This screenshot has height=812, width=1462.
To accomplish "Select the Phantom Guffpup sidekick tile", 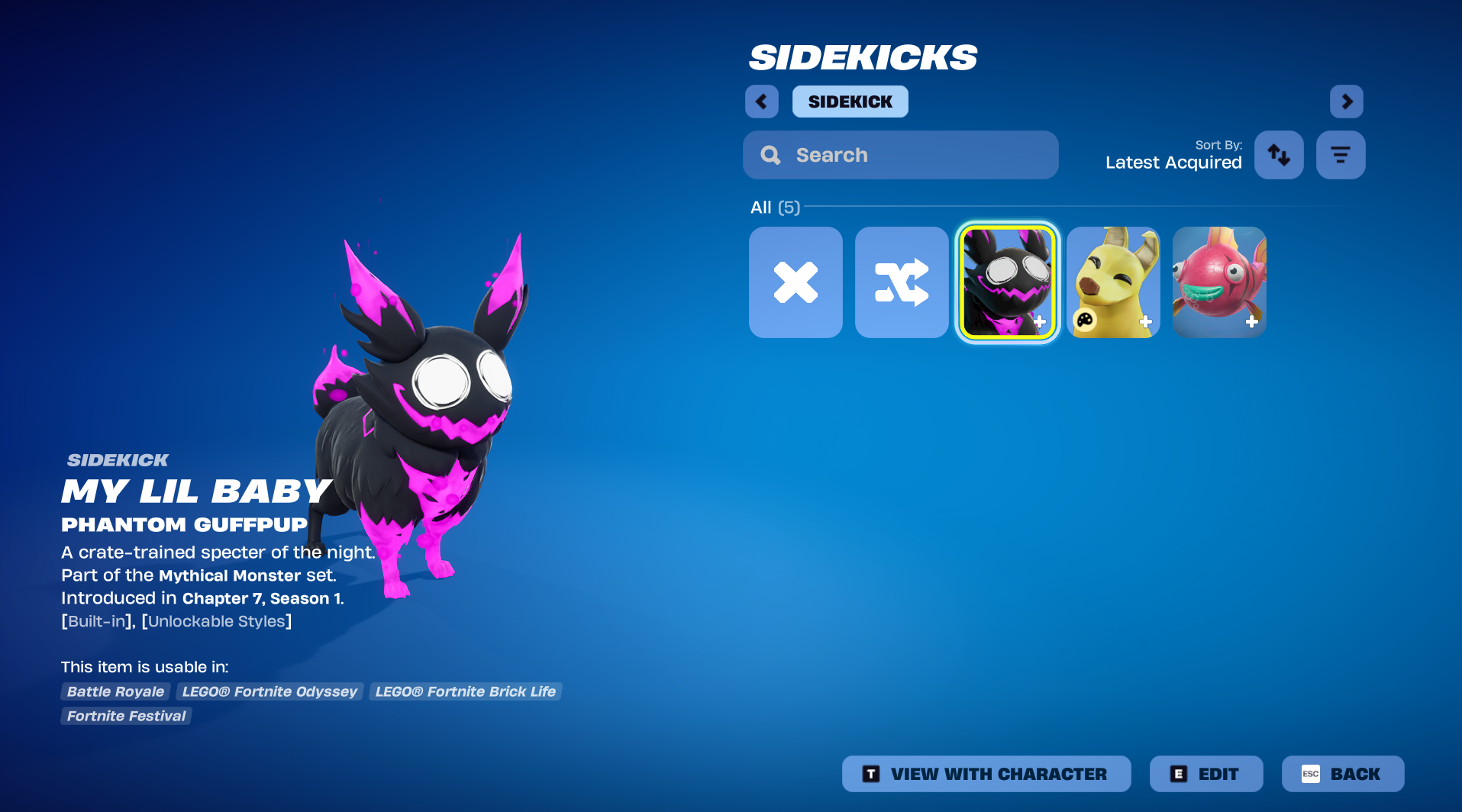I will click(1008, 282).
